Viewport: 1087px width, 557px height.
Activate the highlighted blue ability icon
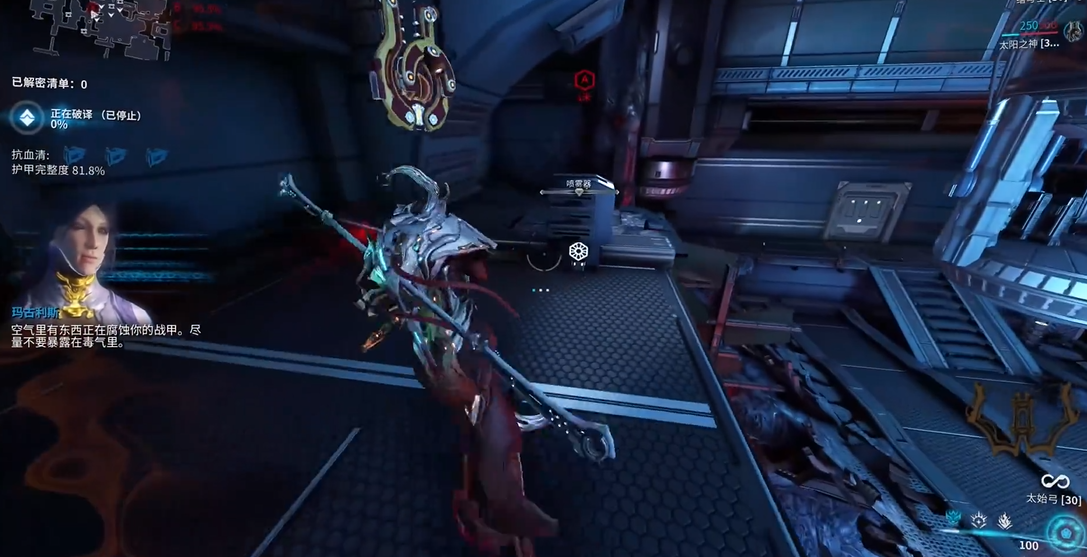[x=953, y=520]
